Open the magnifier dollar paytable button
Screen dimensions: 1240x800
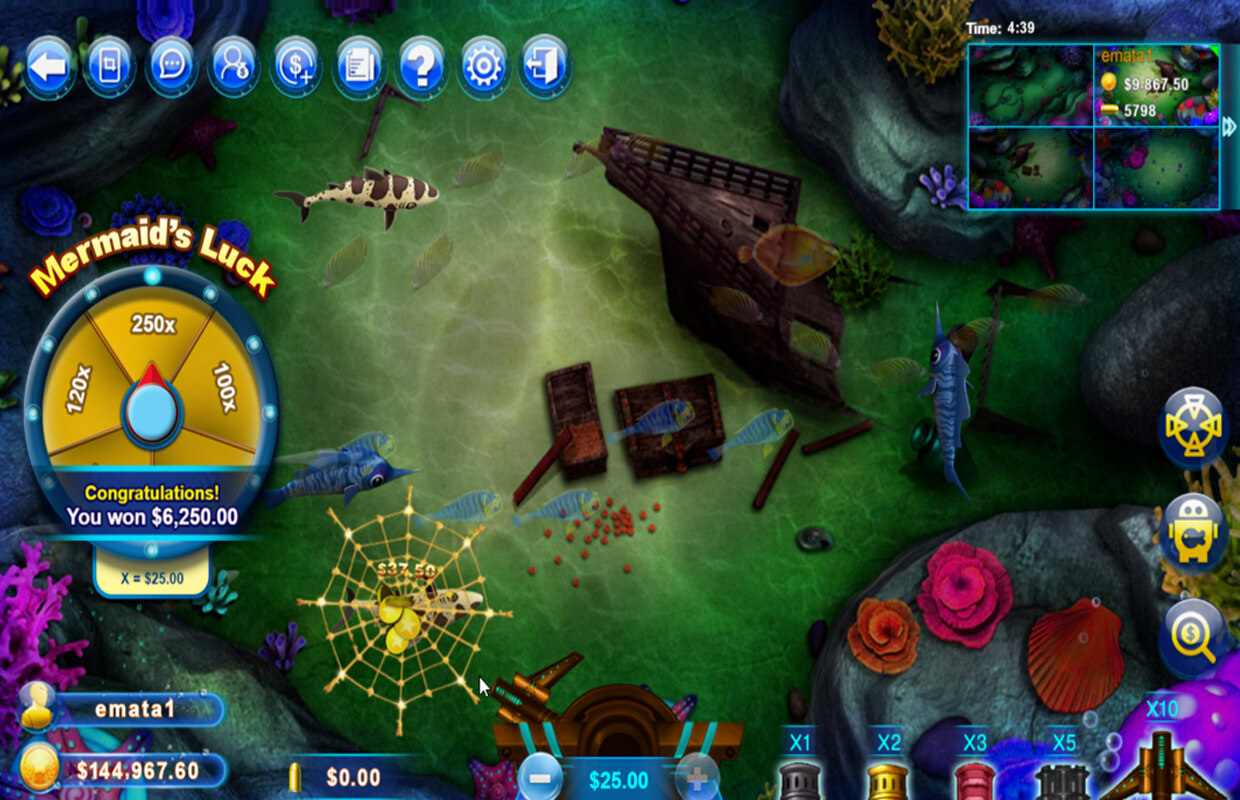tap(1194, 638)
